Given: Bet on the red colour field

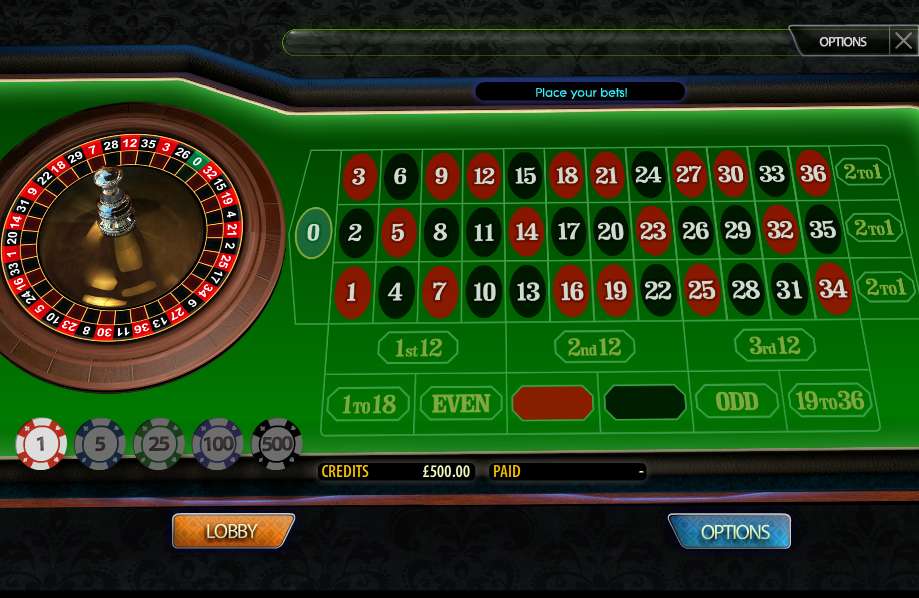Looking at the screenshot, I should click(552, 403).
